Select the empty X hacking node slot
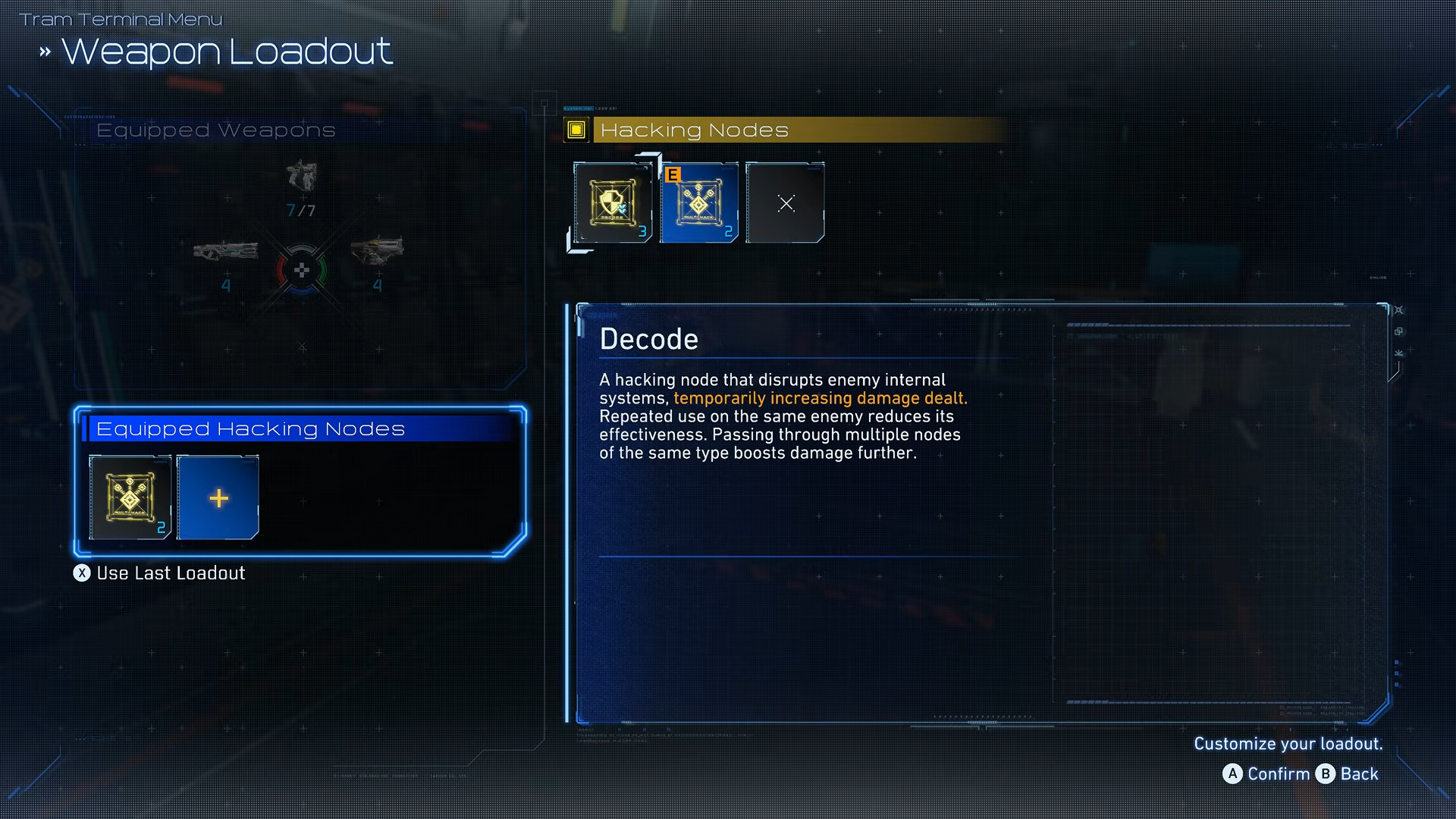1456x819 pixels. [x=786, y=202]
